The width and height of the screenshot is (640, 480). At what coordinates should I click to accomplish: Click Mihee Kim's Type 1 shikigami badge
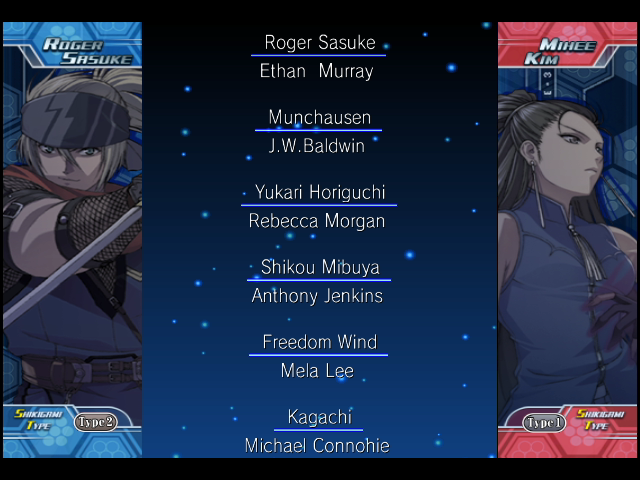545,422
